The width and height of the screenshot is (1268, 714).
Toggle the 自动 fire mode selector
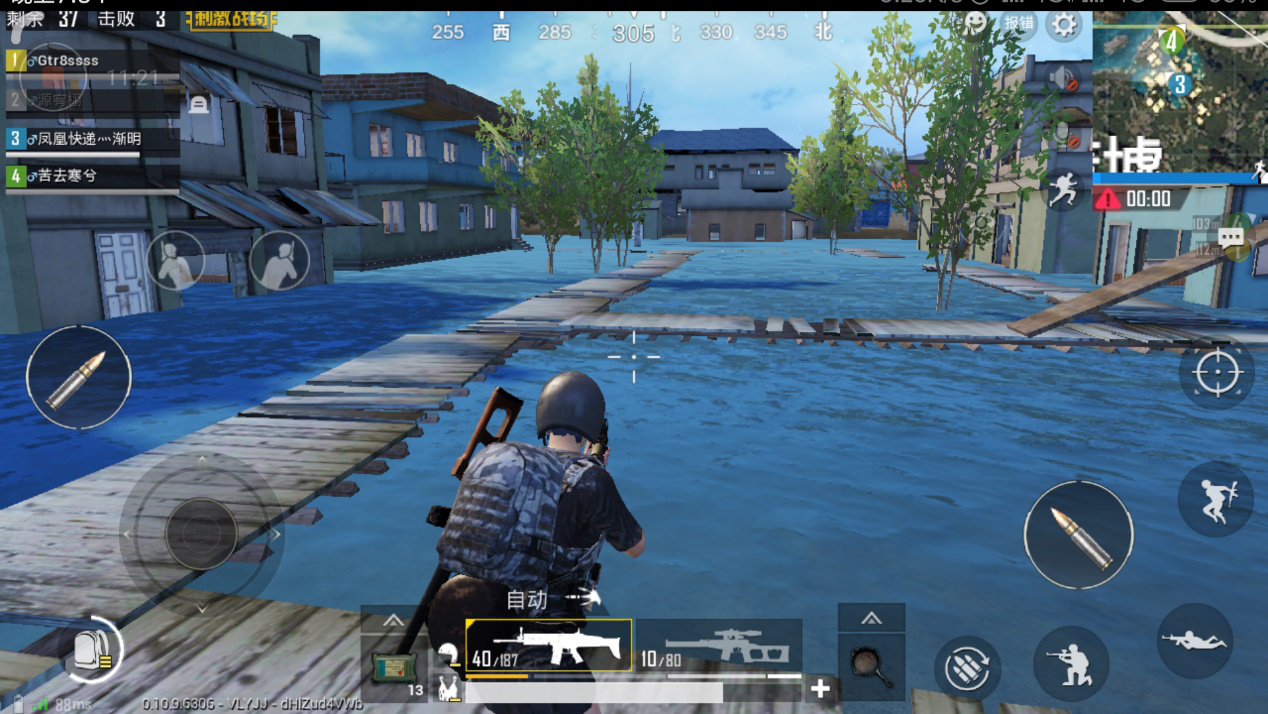pos(552,599)
